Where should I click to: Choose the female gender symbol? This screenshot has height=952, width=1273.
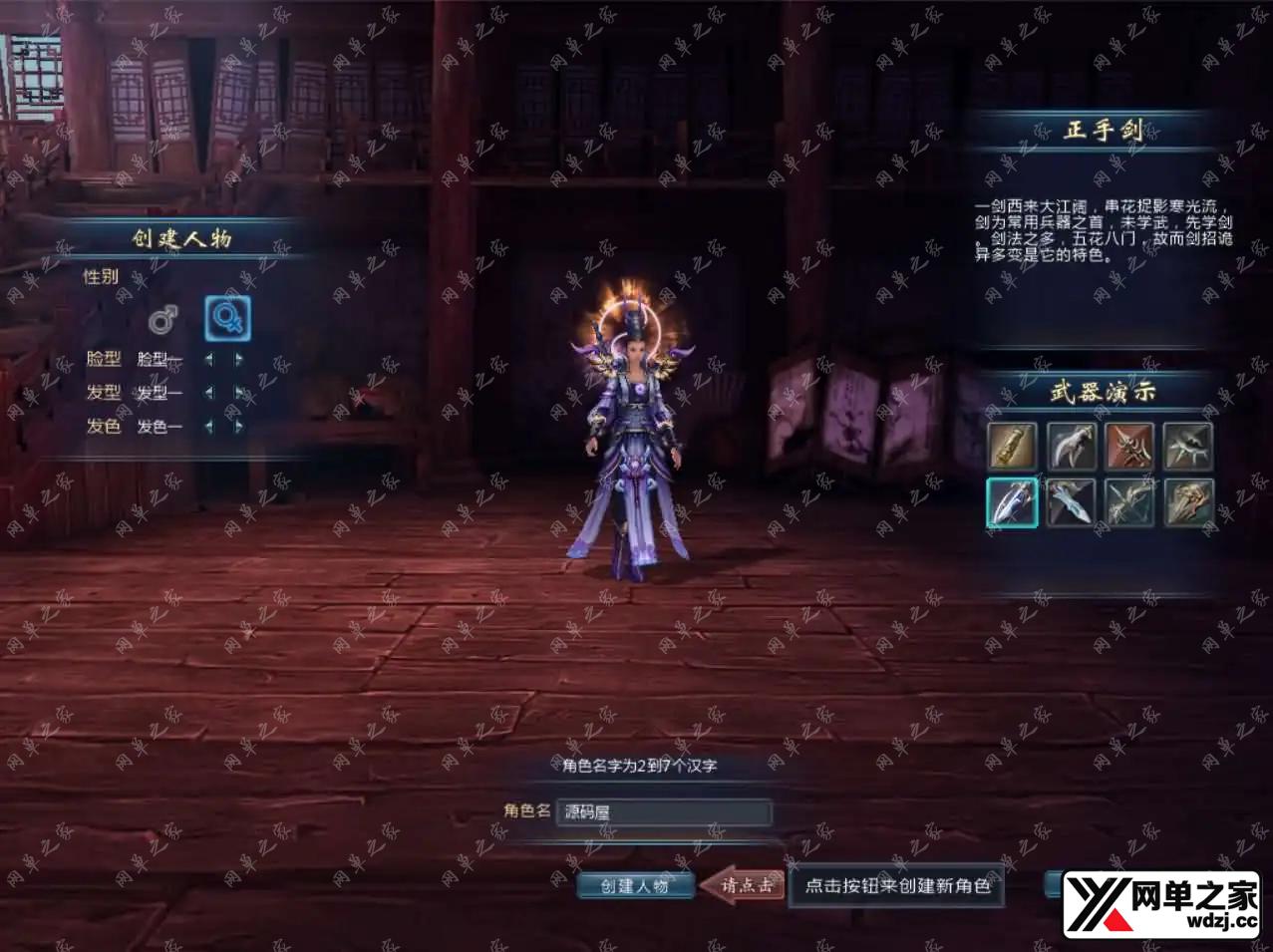tap(227, 319)
